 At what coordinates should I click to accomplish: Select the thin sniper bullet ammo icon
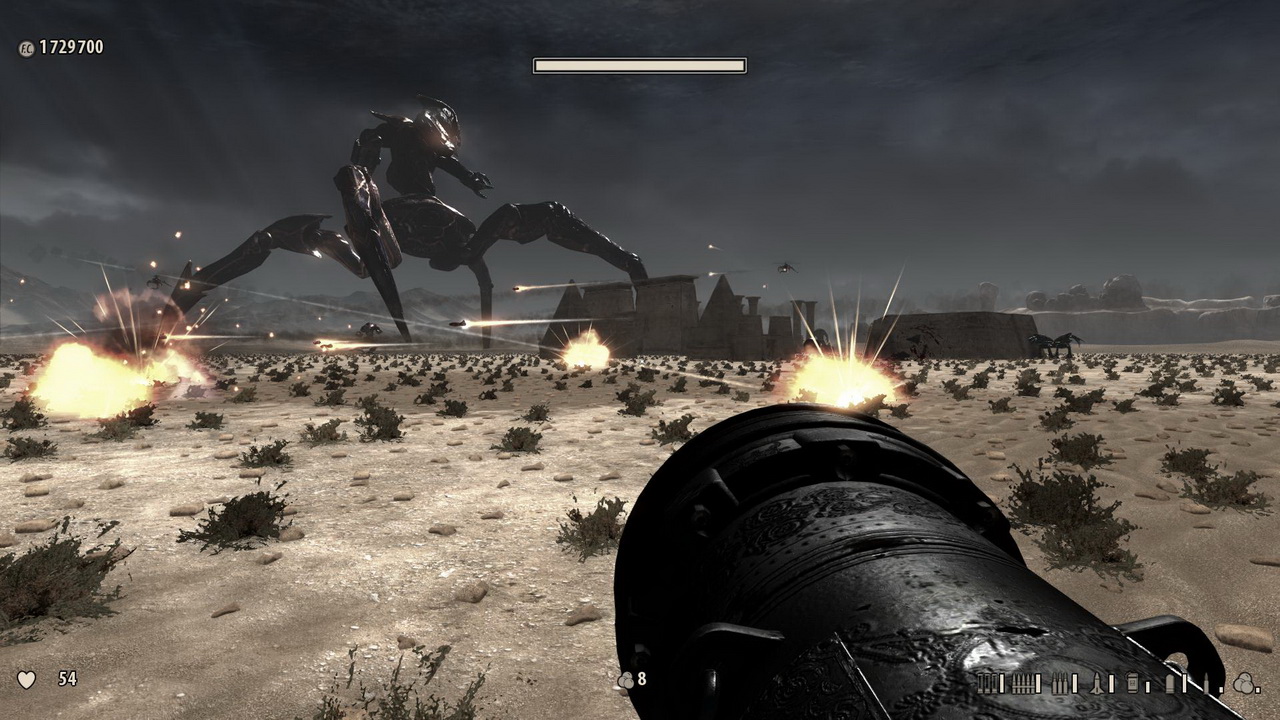(x=1206, y=683)
